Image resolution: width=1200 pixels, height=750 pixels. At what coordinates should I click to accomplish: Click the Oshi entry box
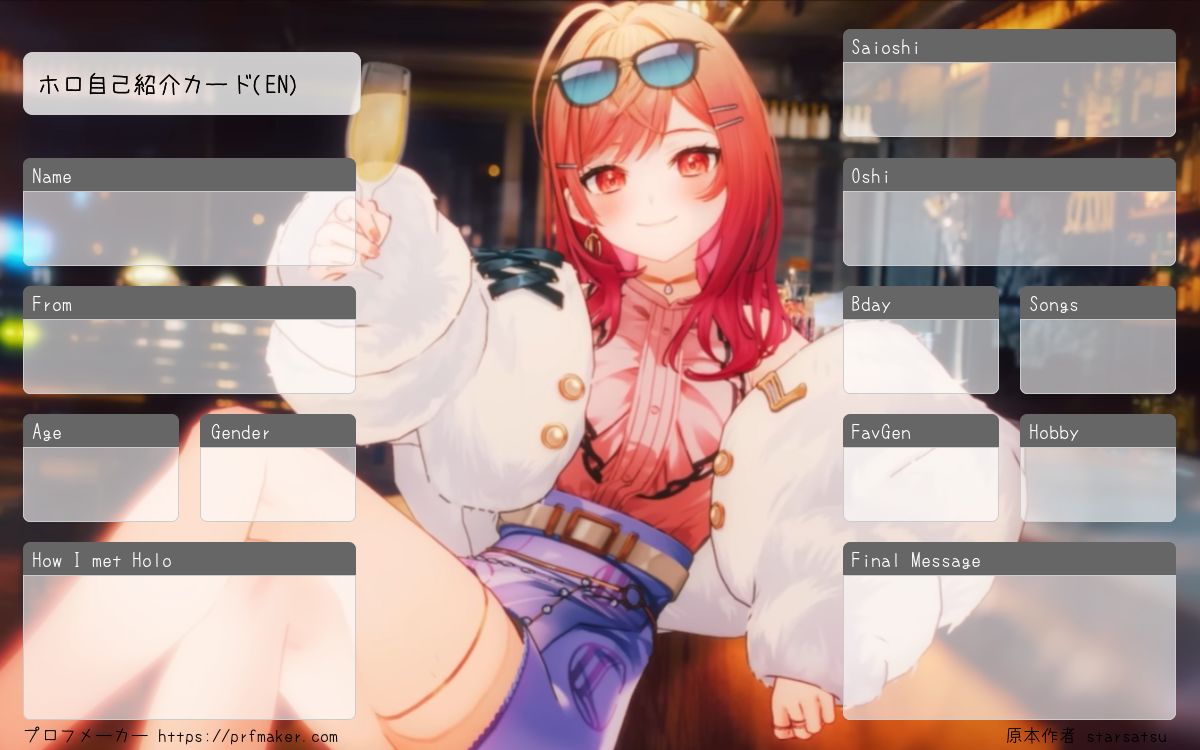coord(1009,228)
